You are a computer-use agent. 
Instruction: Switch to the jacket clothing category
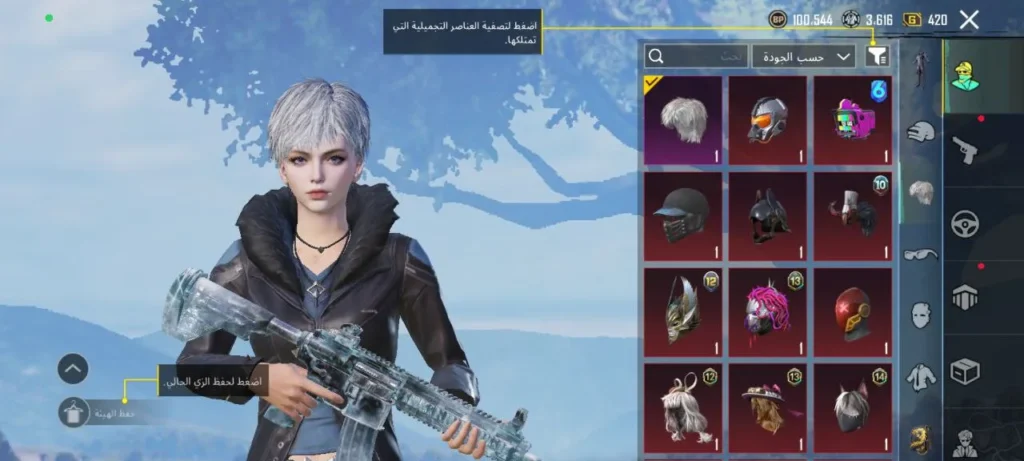coord(921,377)
